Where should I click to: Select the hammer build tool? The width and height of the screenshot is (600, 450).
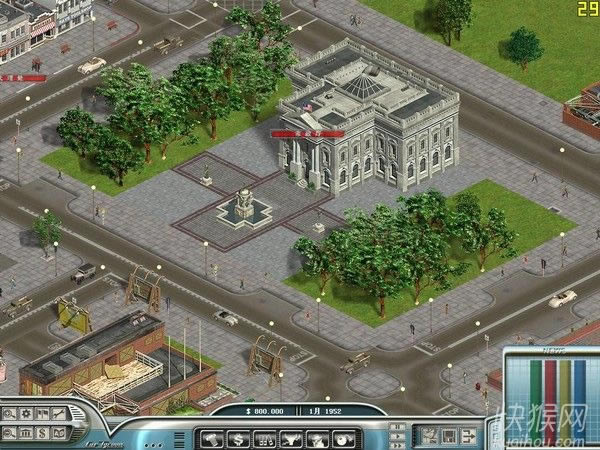click(x=212, y=437)
